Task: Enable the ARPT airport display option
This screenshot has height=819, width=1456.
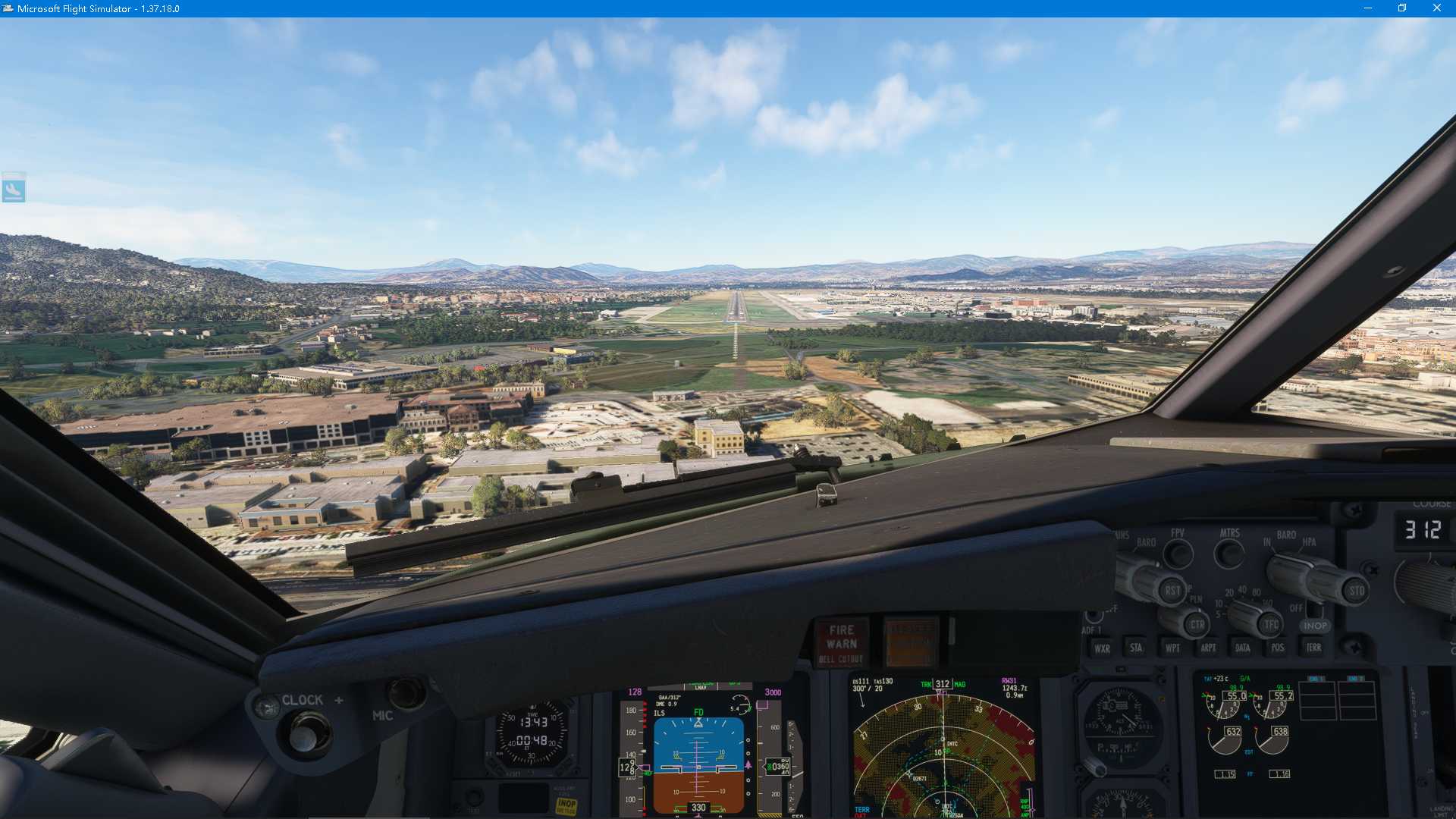Action: click(1209, 648)
